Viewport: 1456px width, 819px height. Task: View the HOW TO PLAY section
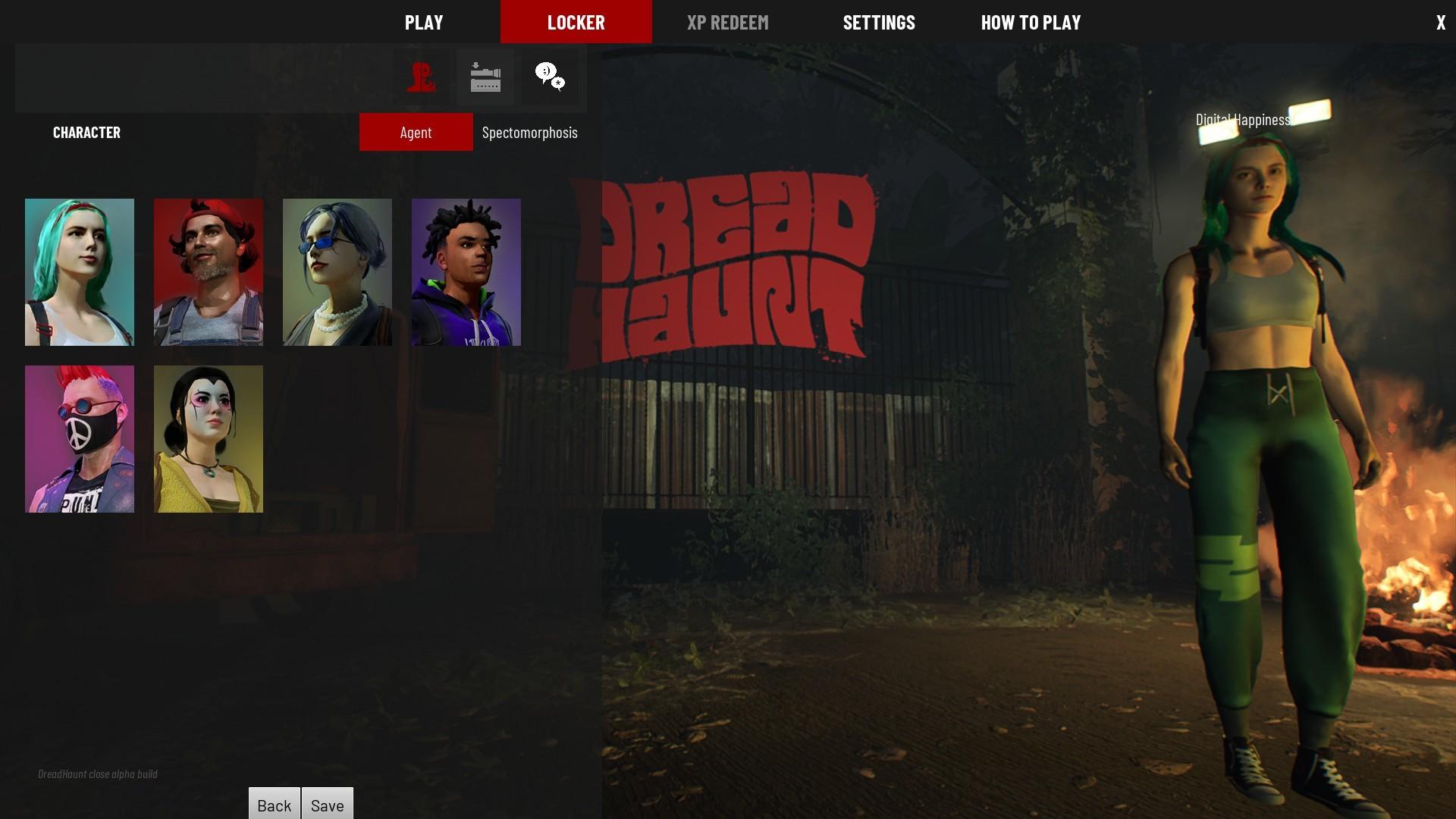(x=1031, y=22)
